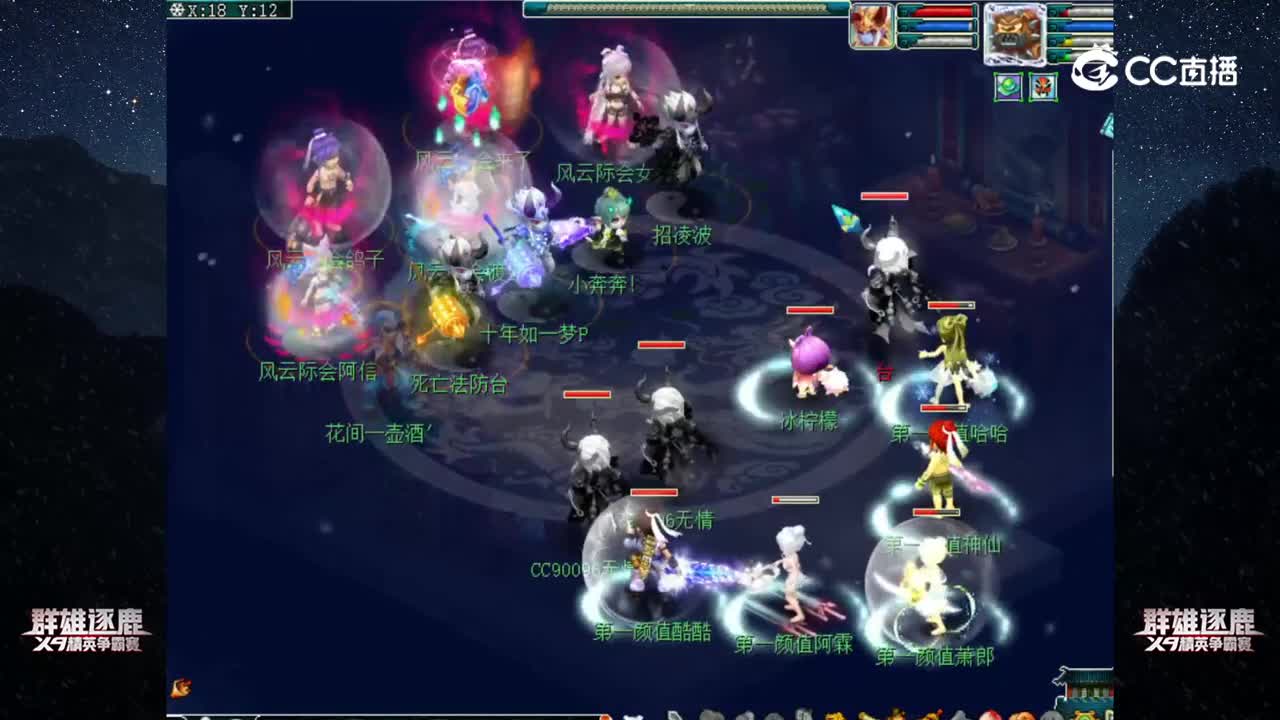
Task: Click the green orb skill icon
Action: 1005,87
